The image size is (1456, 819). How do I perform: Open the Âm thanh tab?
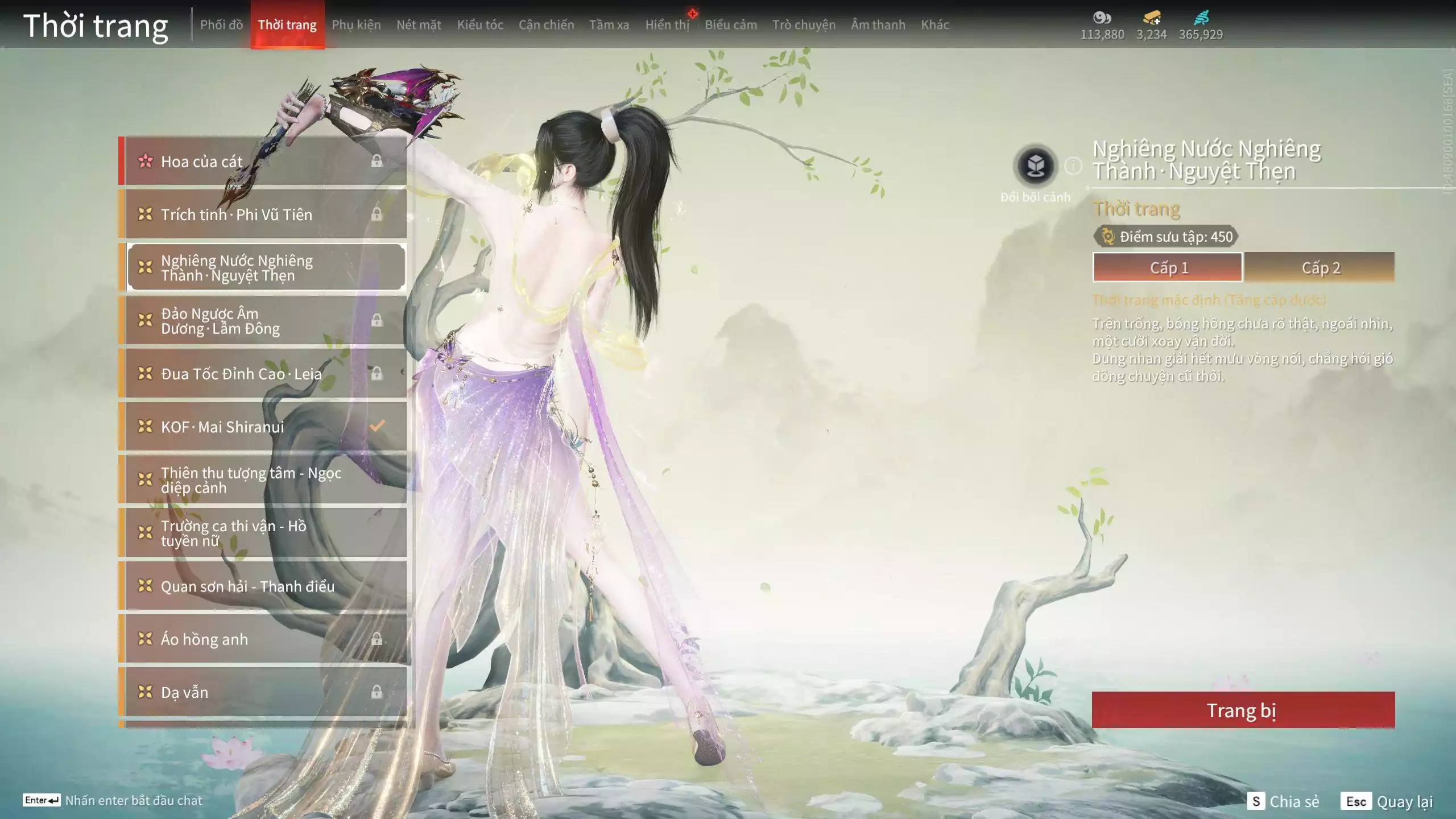click(x=878, y=25)
